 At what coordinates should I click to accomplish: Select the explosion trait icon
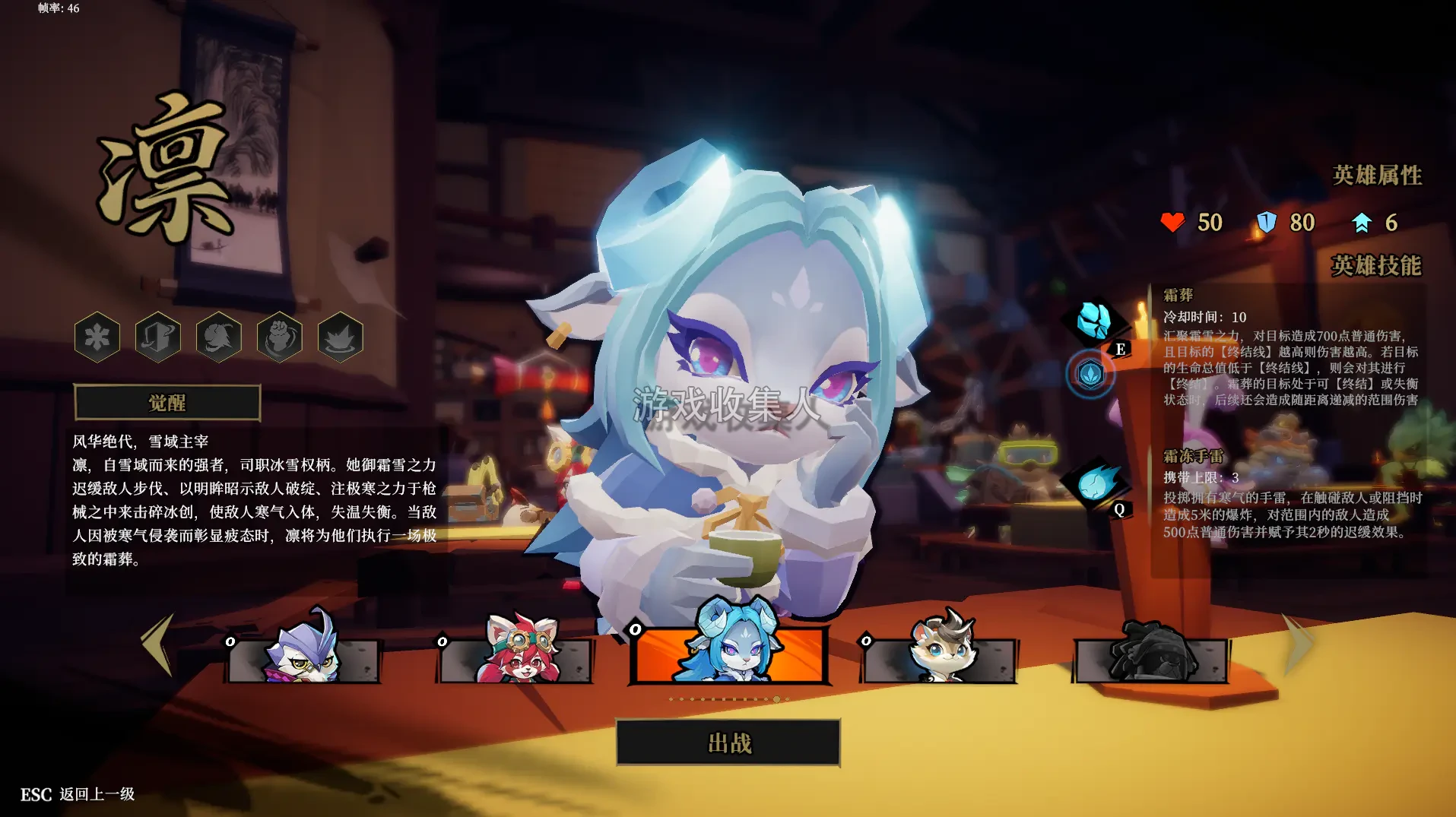[339, 337]
